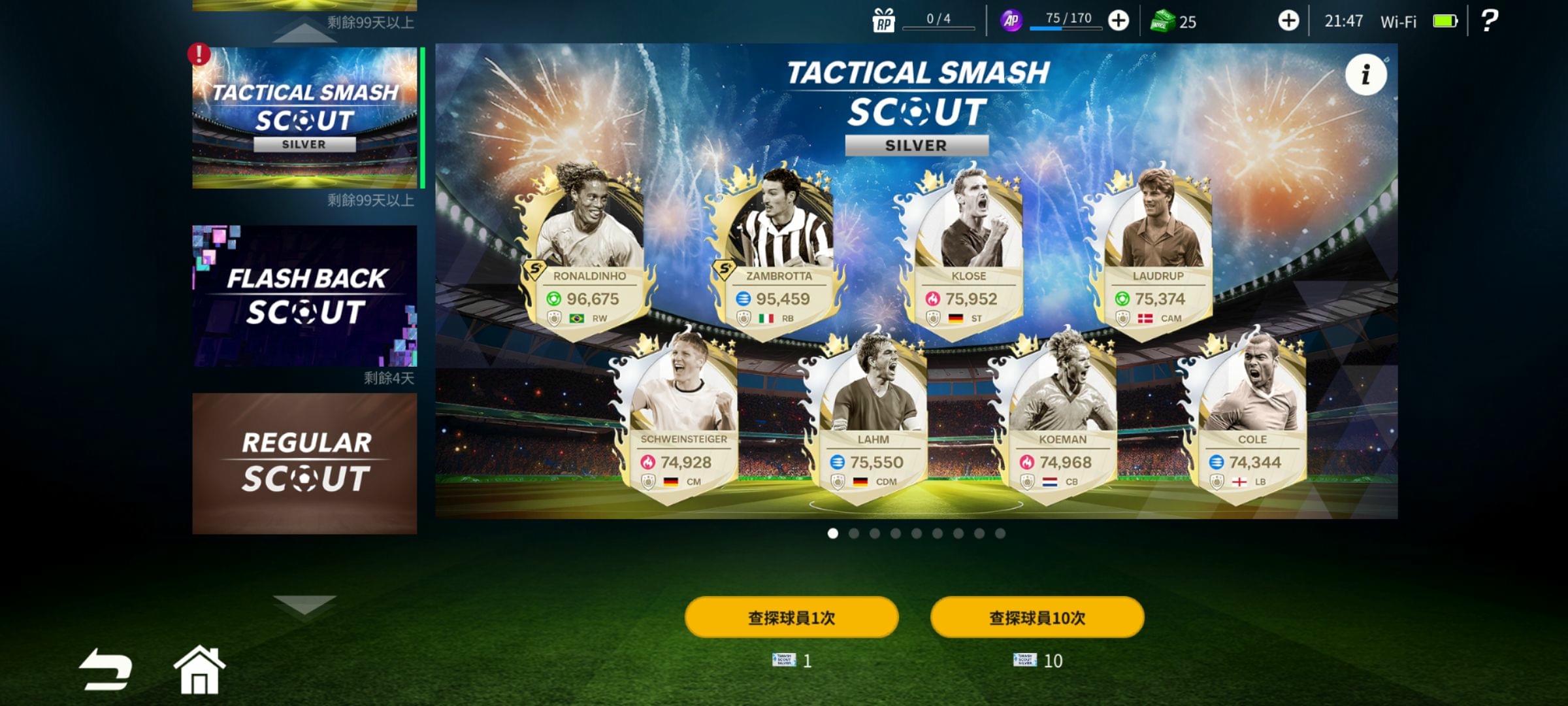1568x706 pixels.
Task: Show the up arrow for previous scouts
Action: point(304,33)
